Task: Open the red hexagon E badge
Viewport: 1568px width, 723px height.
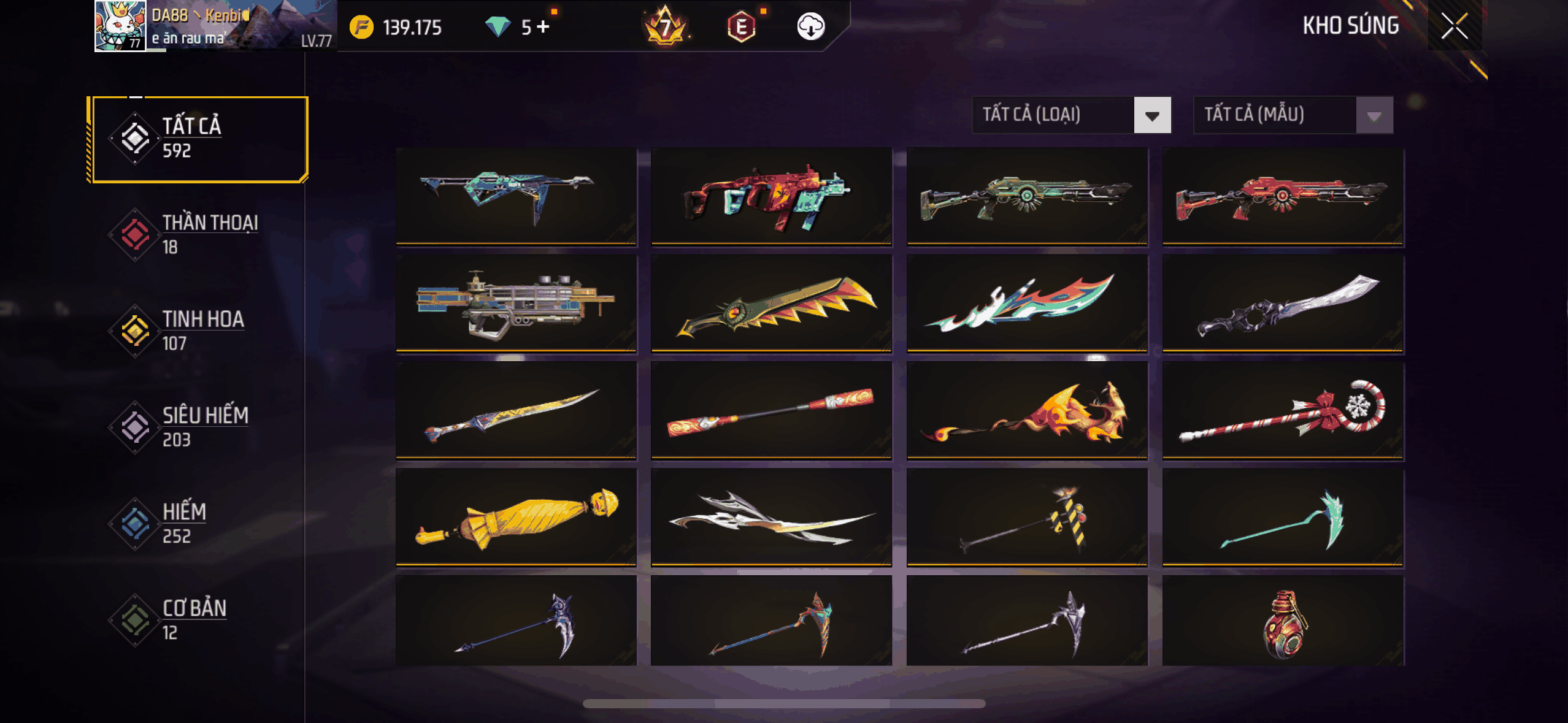Action: [741, 26]
